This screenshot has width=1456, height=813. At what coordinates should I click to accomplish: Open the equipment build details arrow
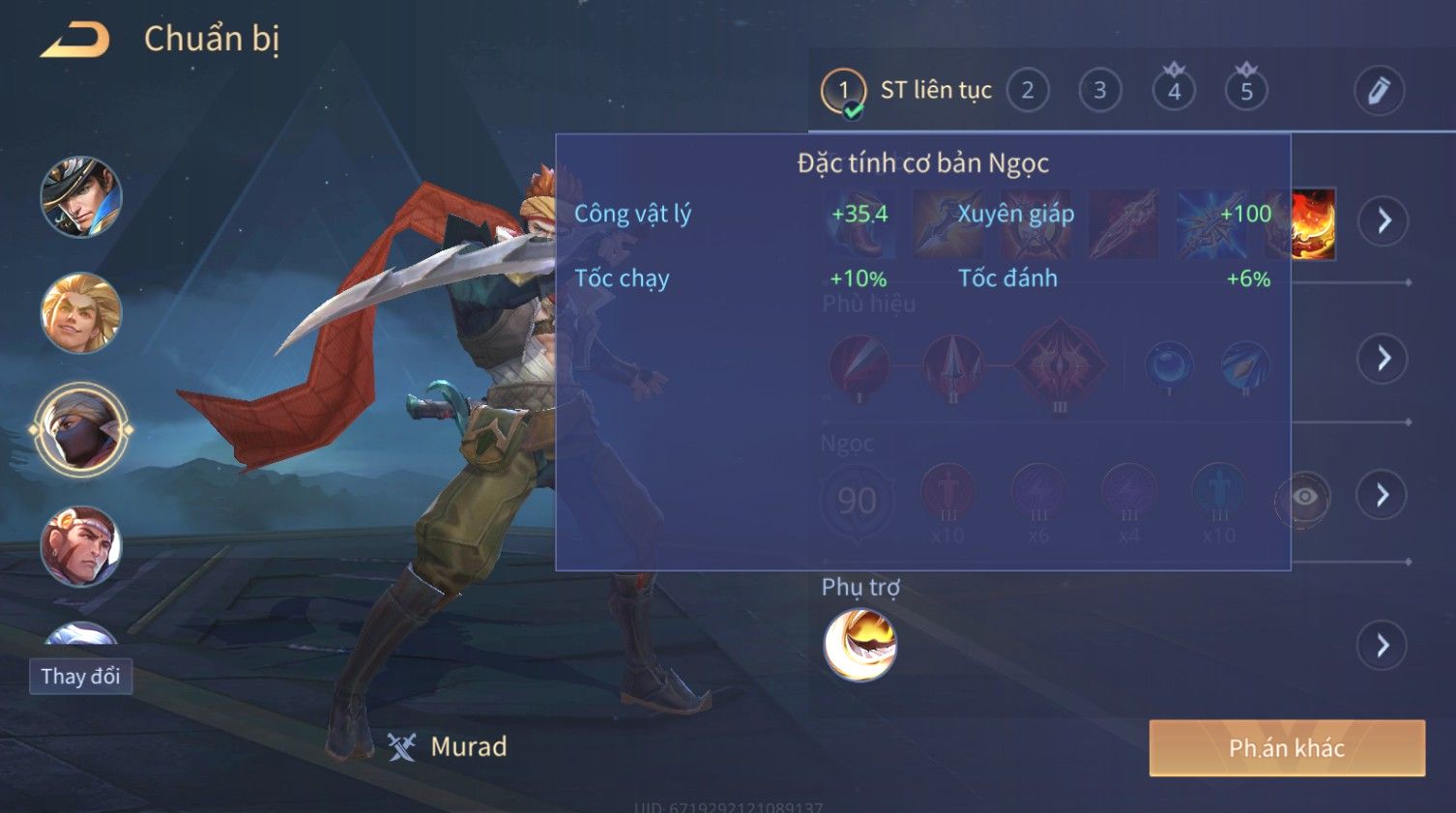click(x=1383, y=221)
